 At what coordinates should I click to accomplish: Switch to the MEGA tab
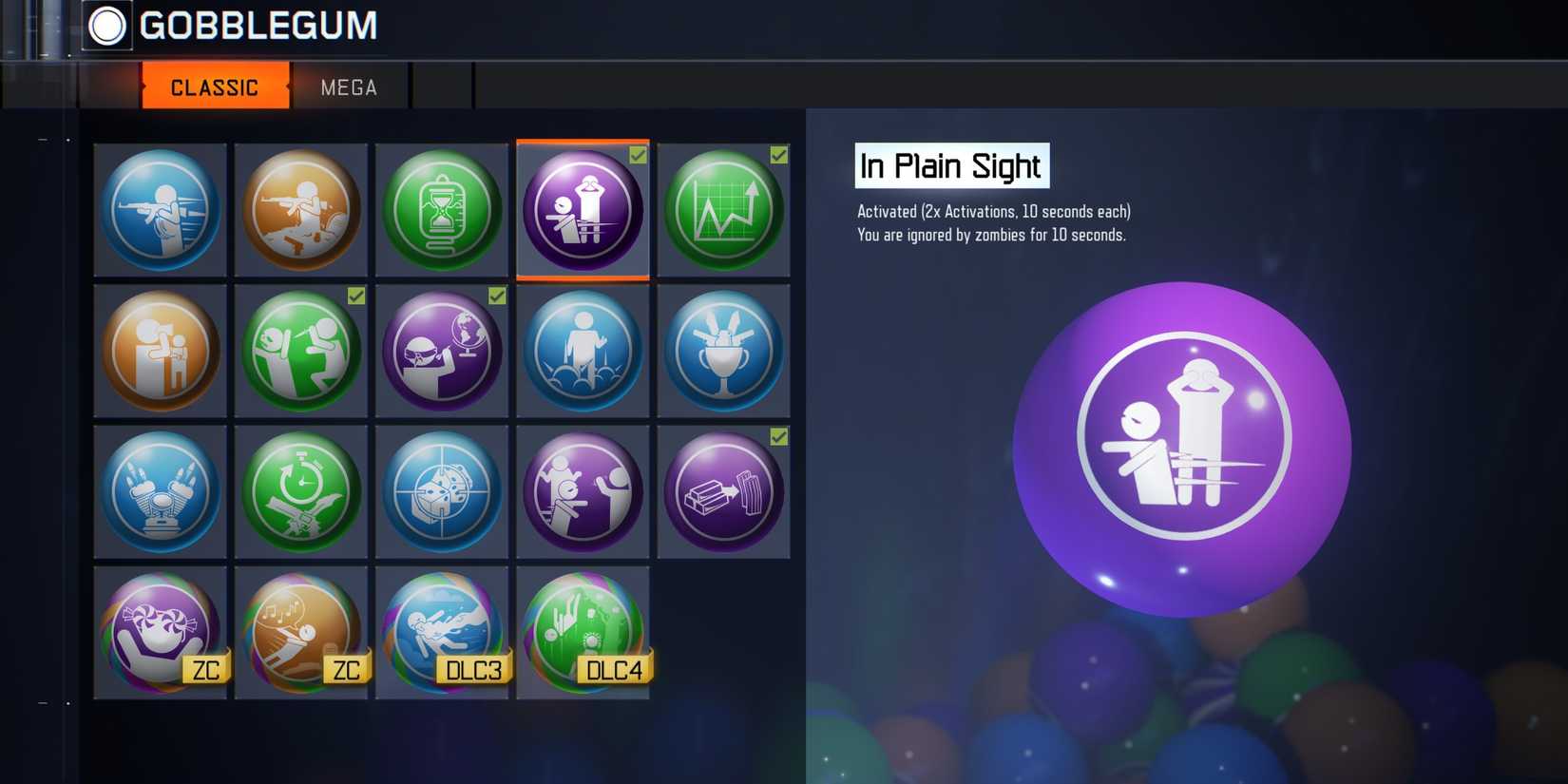[x=348, y=86]
